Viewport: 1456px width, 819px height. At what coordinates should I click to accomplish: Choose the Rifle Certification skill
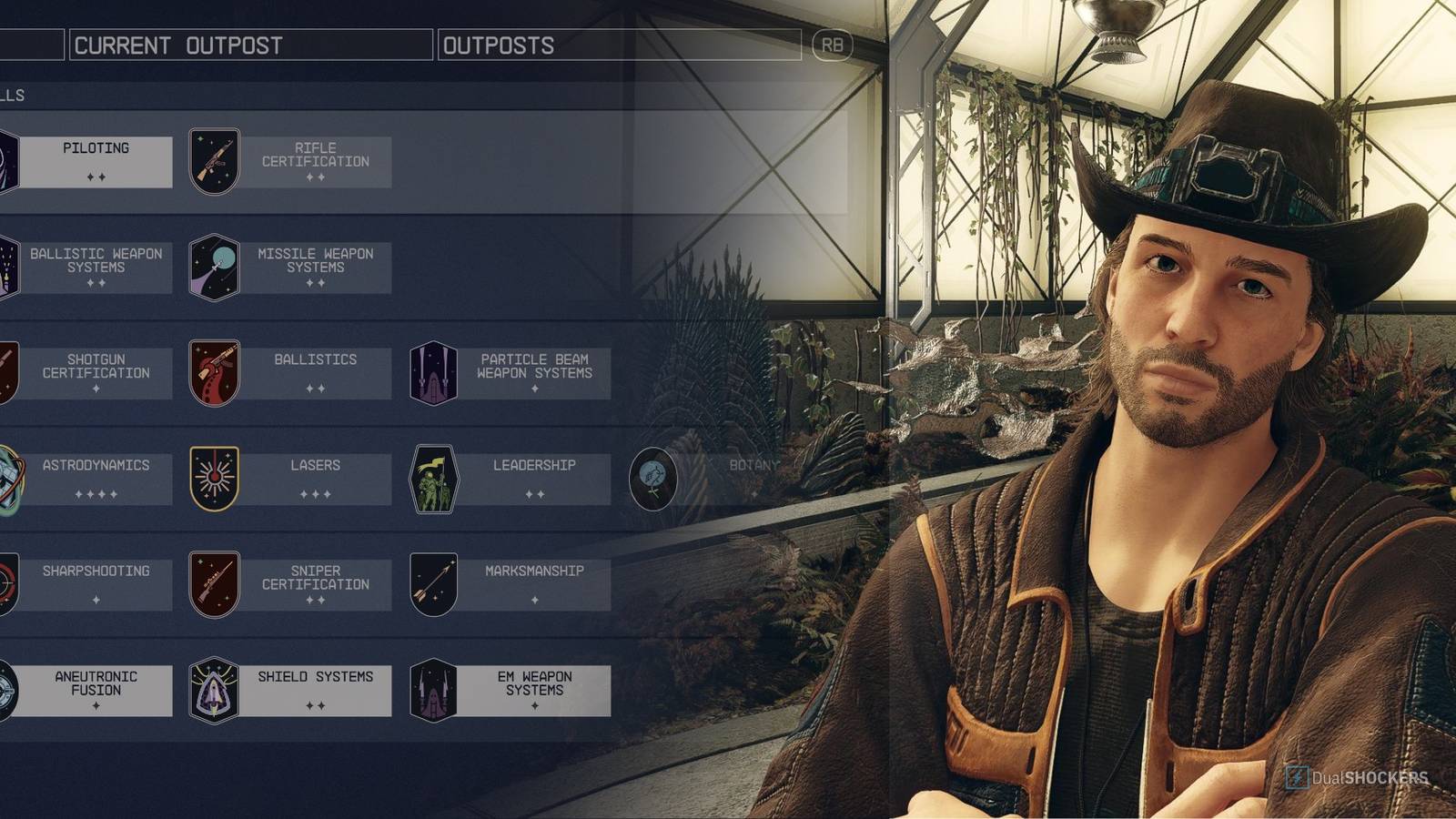[x=315, y=162]
